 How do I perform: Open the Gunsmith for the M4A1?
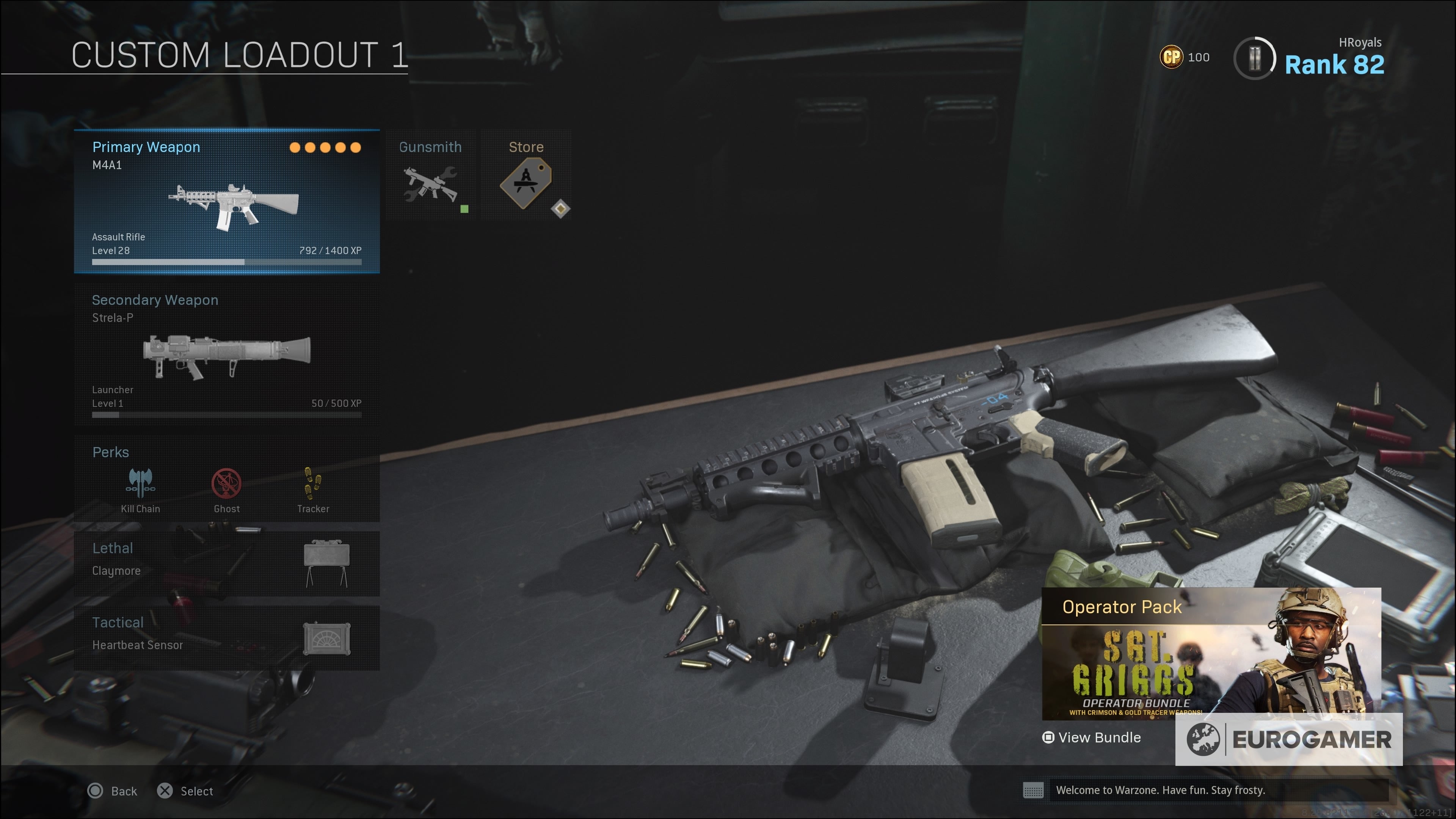[x=431, y=175]
